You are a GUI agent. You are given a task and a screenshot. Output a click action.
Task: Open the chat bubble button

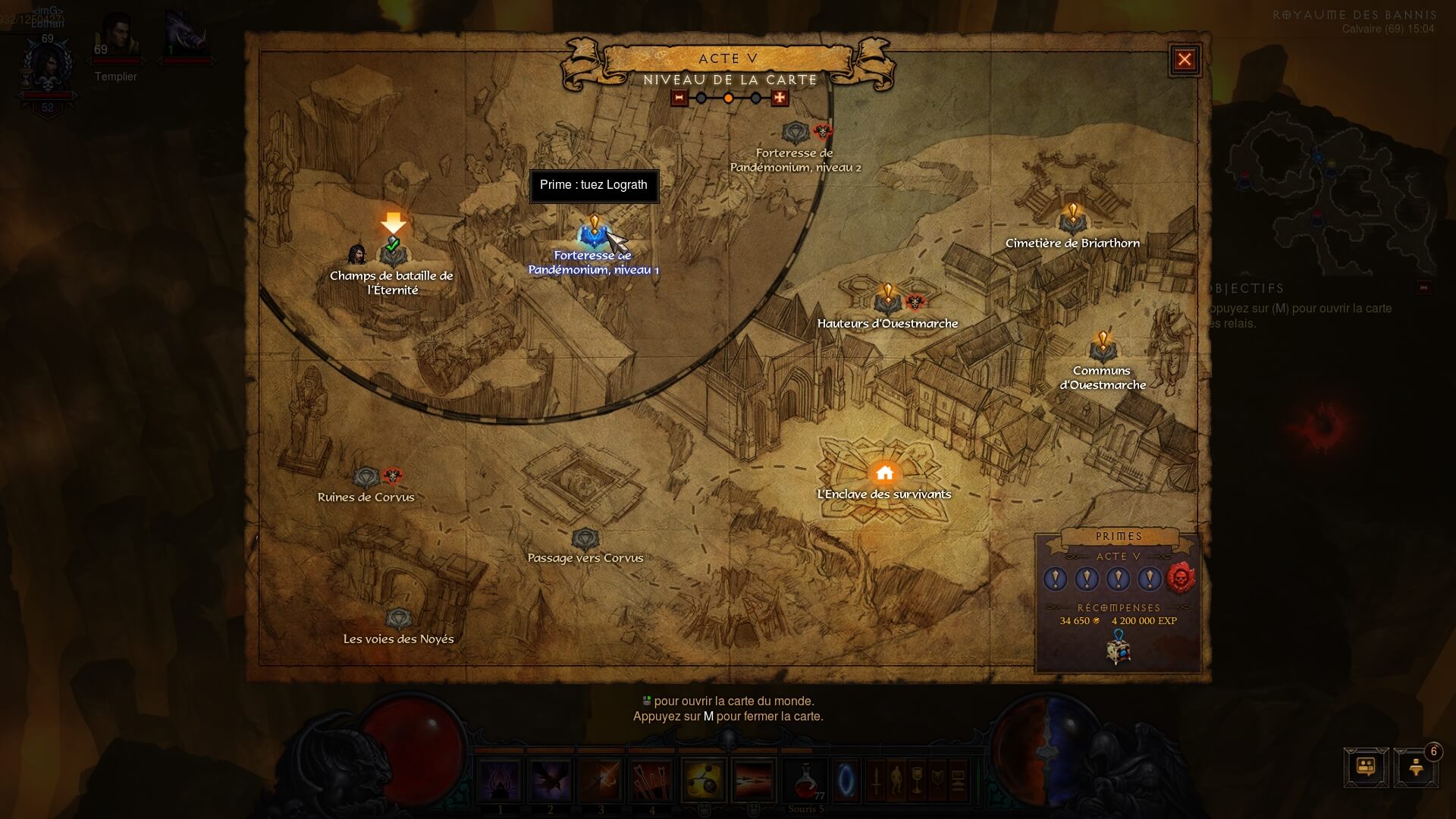(1366, 767)
